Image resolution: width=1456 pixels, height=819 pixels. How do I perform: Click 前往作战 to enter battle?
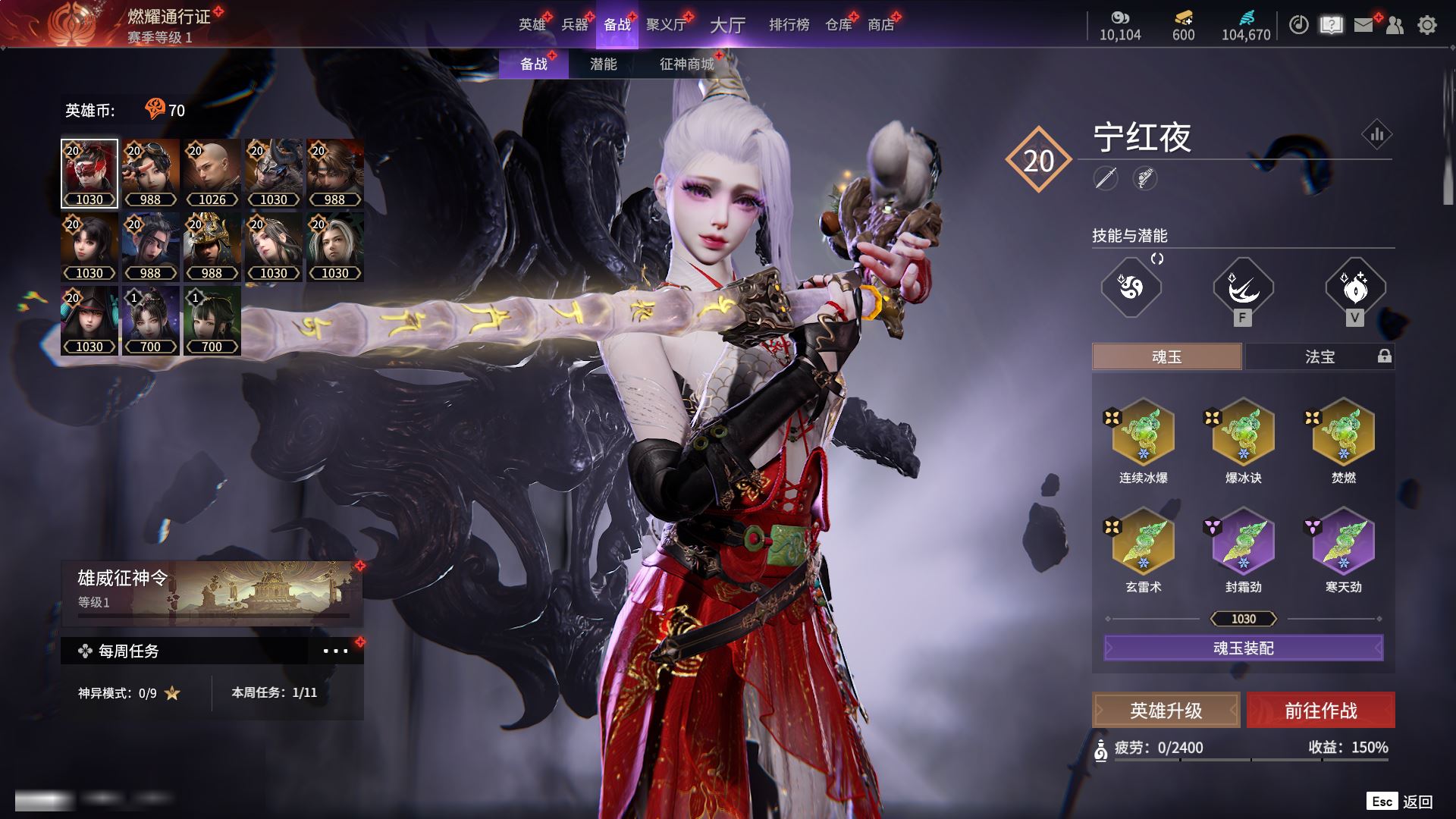[x=1321, y=711]
